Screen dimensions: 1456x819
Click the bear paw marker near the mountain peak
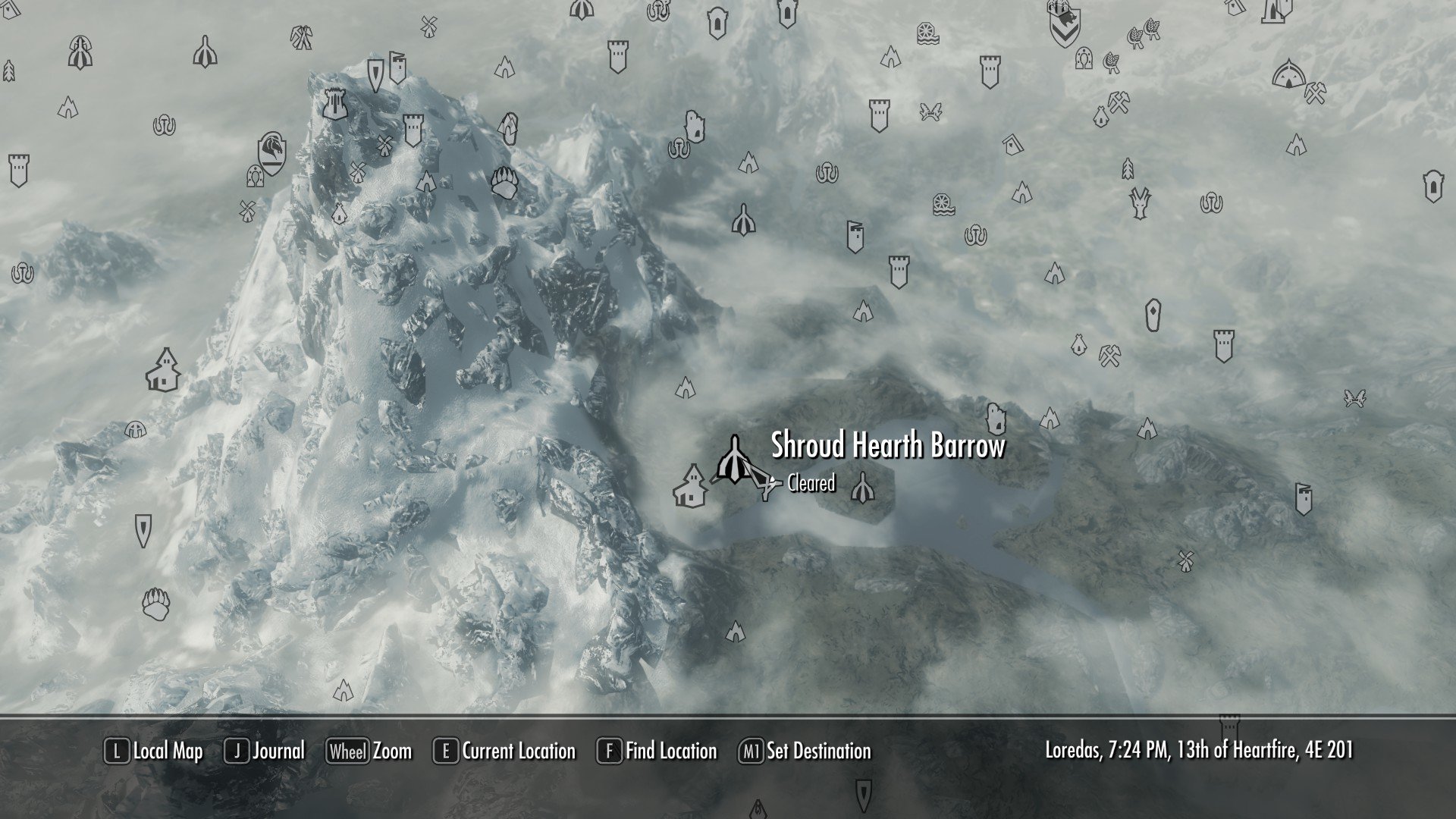coord(504,183)
